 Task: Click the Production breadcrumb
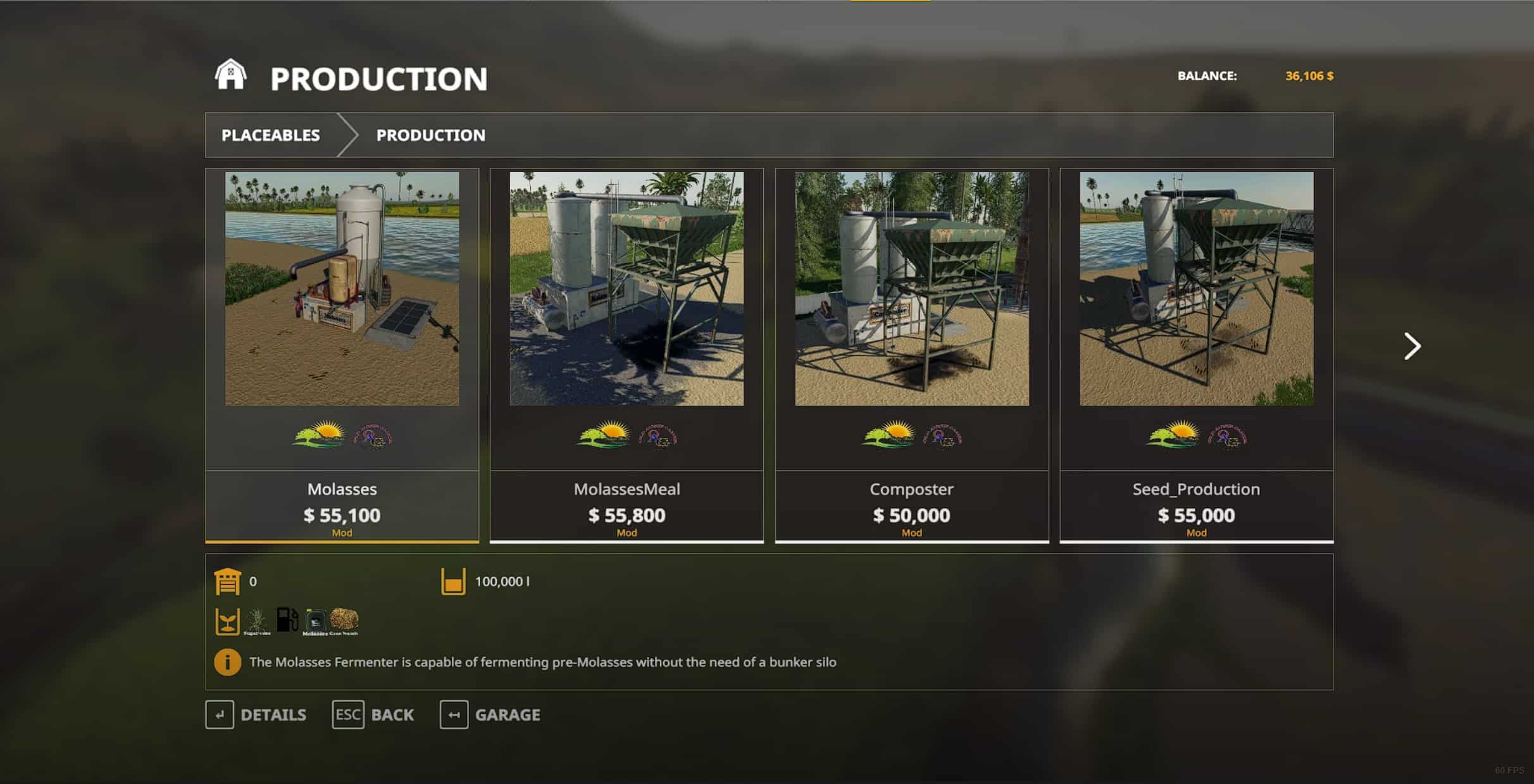(x=430, y=135)
